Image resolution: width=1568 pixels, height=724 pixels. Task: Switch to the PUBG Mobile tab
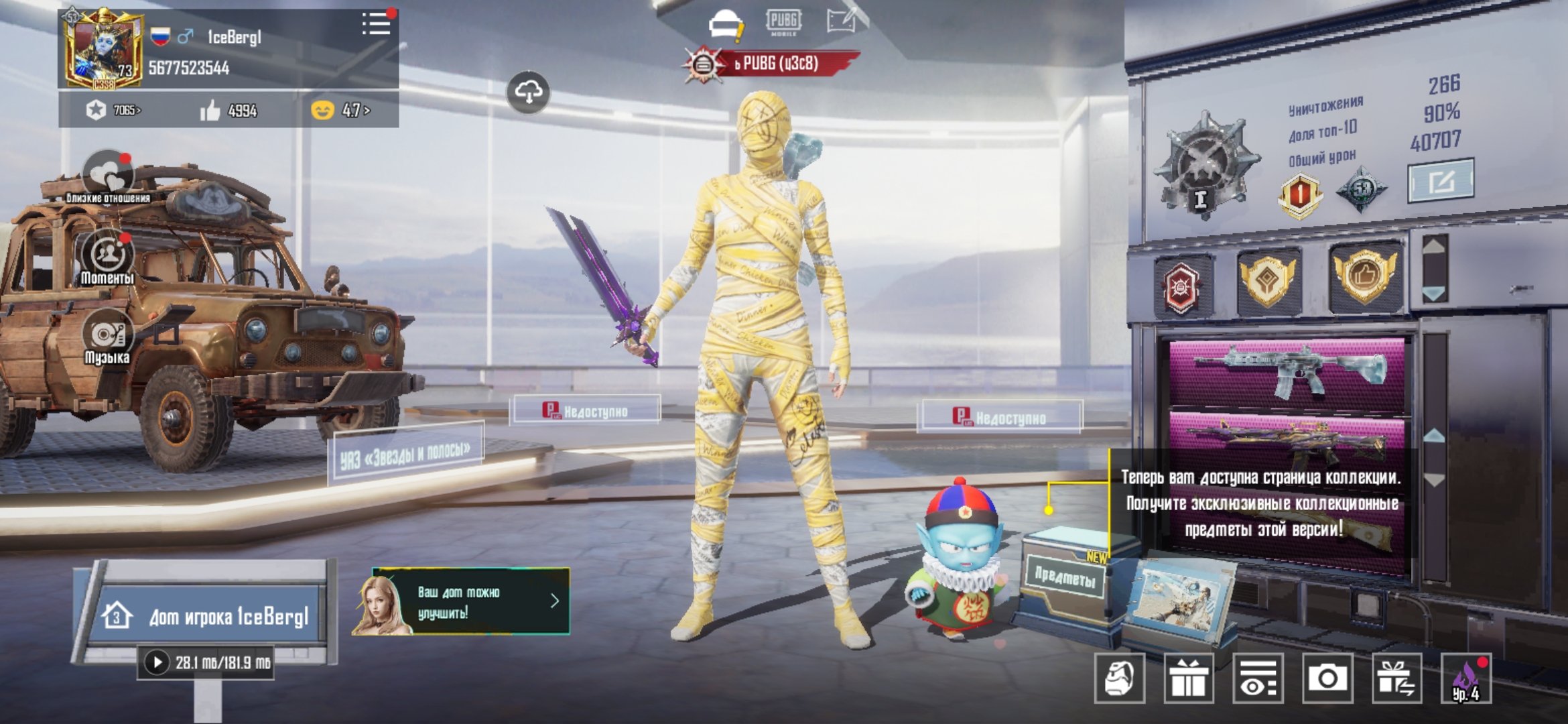pos(783,22)
